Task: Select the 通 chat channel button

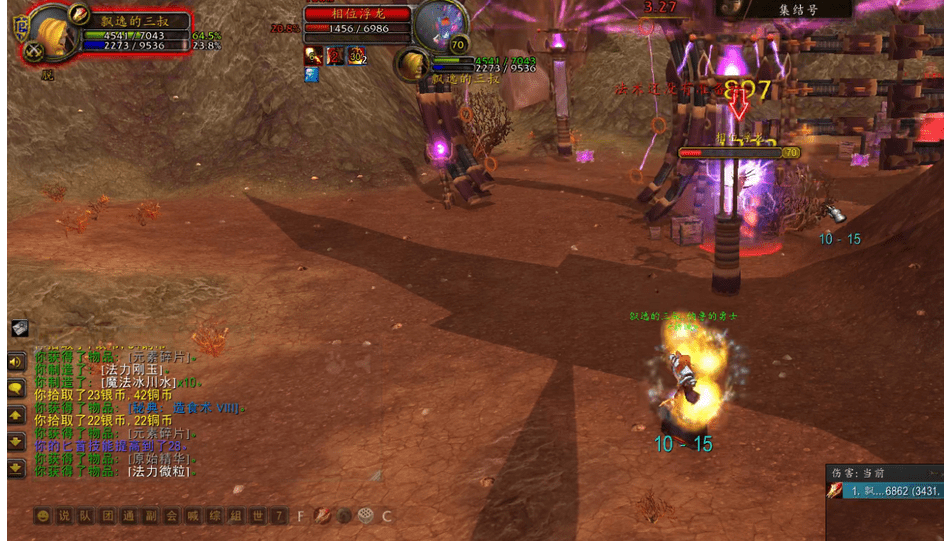Action: pyautogui.click(x=128, y=516)
